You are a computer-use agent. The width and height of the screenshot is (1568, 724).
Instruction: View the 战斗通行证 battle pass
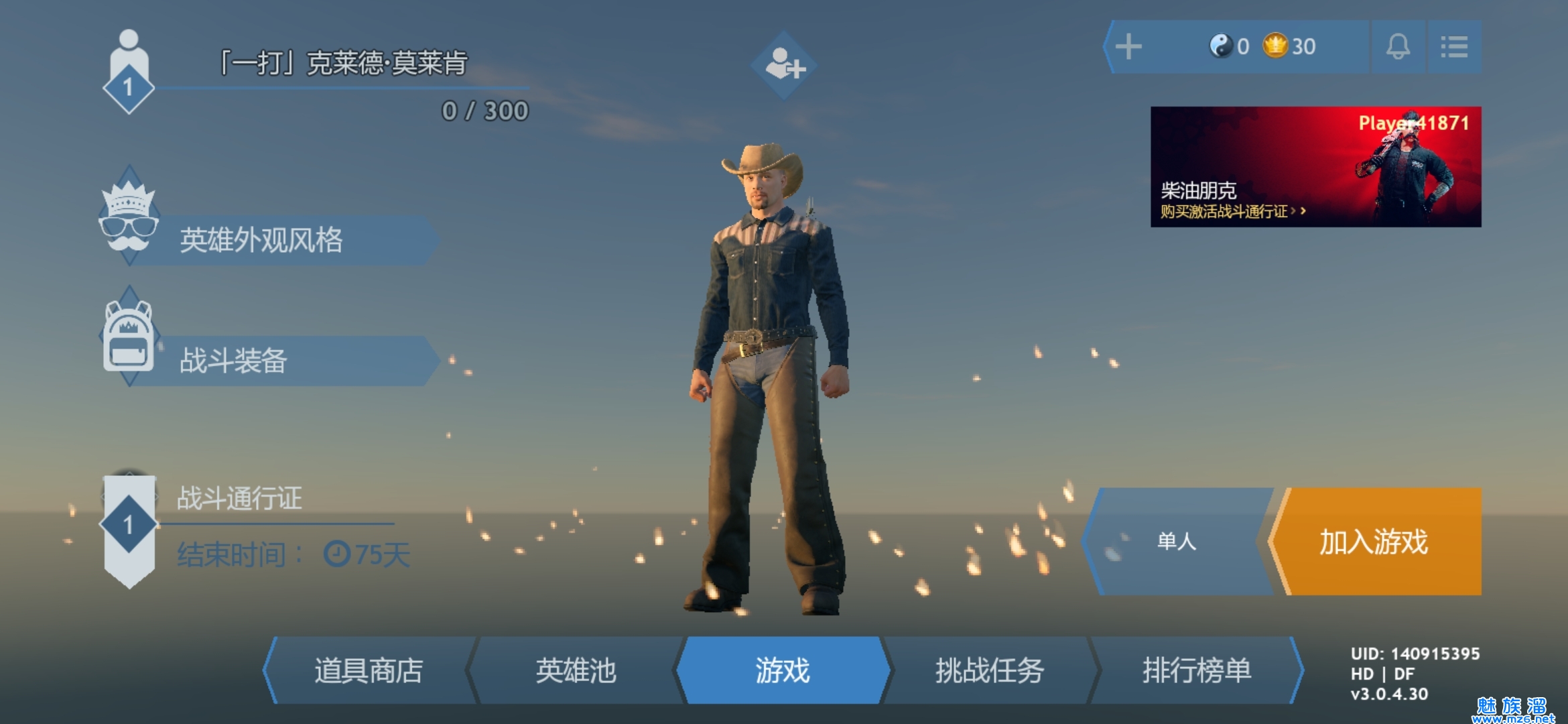point(240,499)
